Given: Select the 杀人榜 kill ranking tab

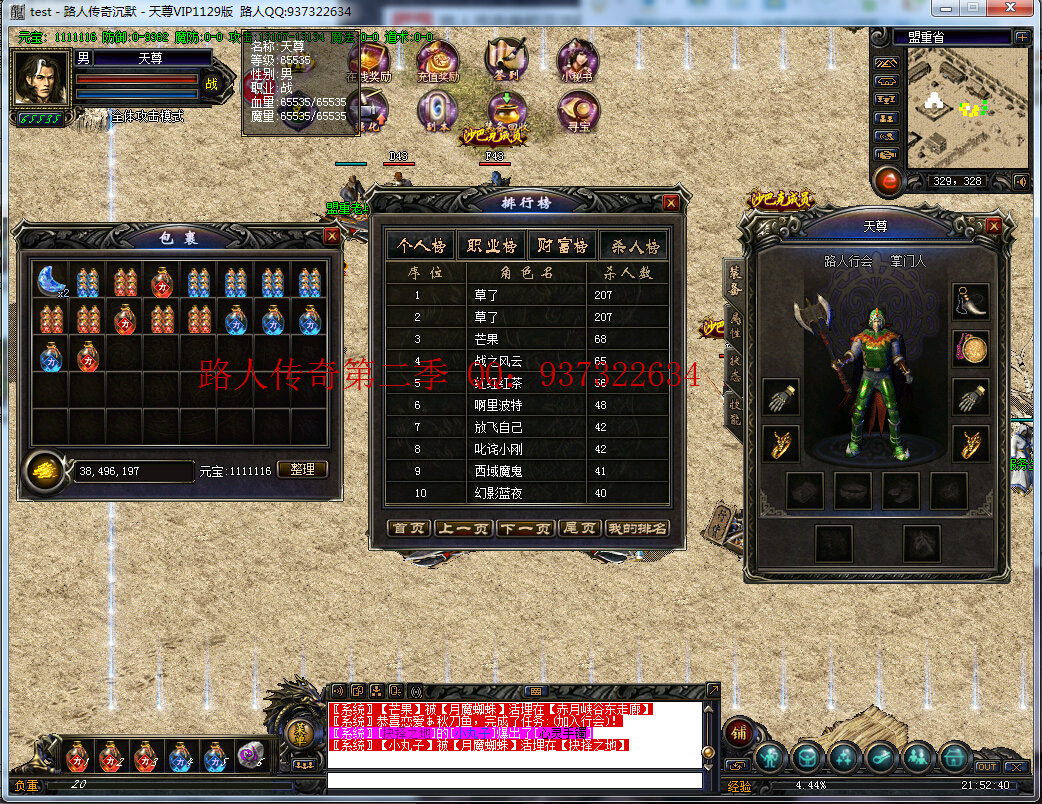Looking at the screenshot, I should [x=634, y=246].
